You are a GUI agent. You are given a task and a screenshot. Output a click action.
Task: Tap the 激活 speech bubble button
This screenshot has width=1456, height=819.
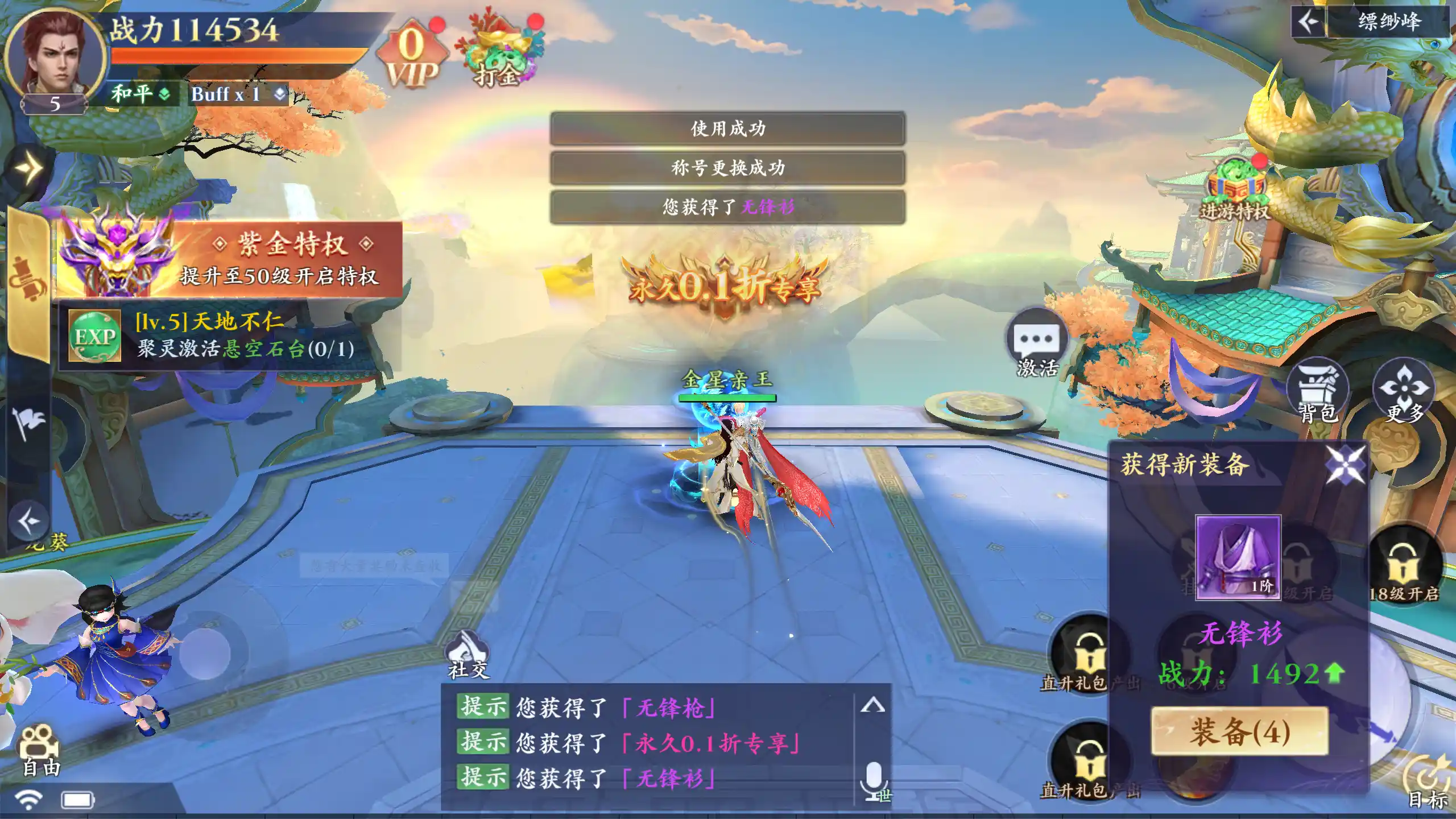[1037, 344]
